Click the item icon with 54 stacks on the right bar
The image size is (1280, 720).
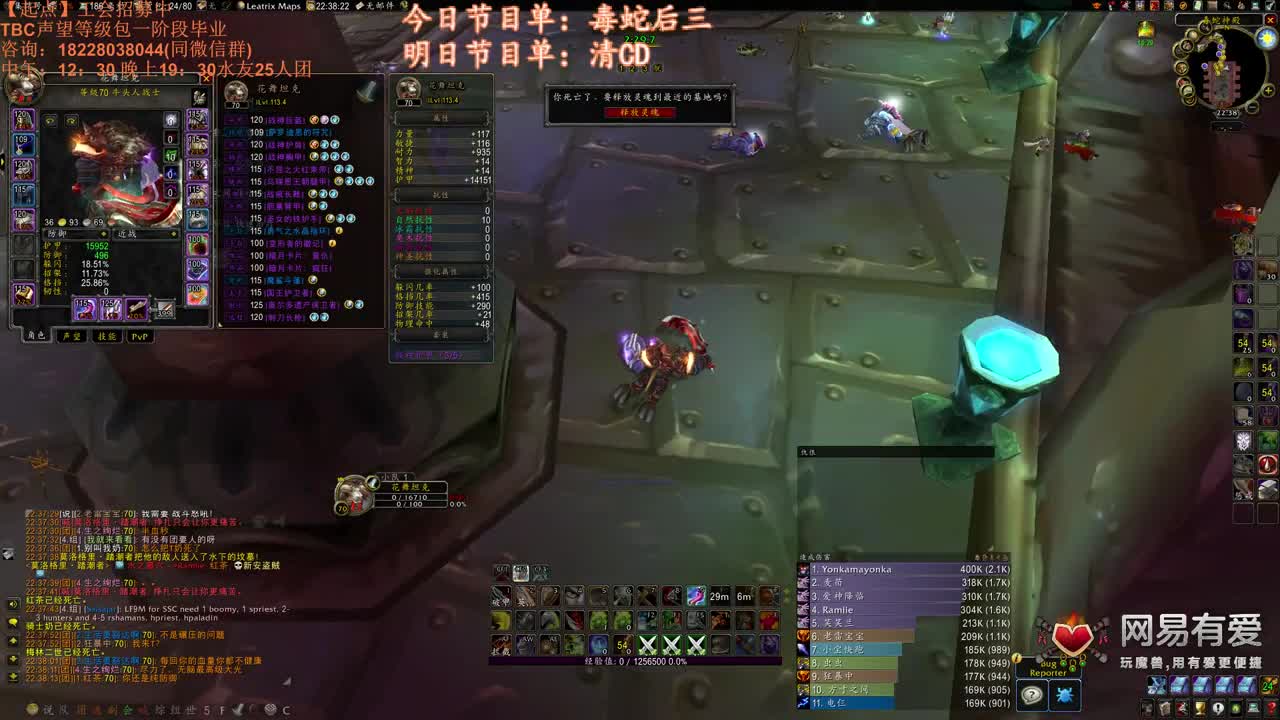(1242, 343)
